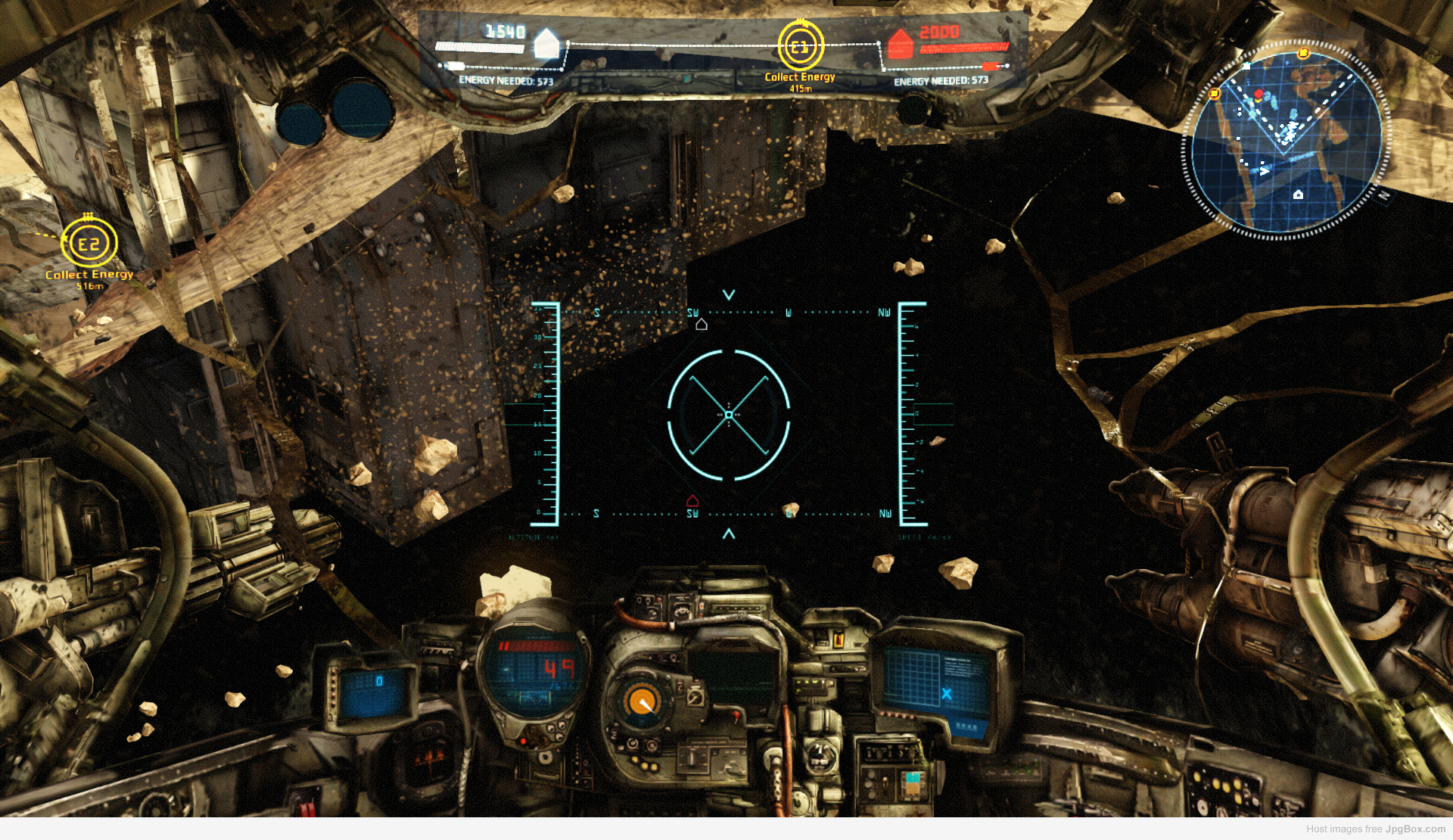Click the JpgBox.com host link
Image resolution: width=1453 pixels, height=840 pixels.
pyautogui.click(x=1414, y=829)
